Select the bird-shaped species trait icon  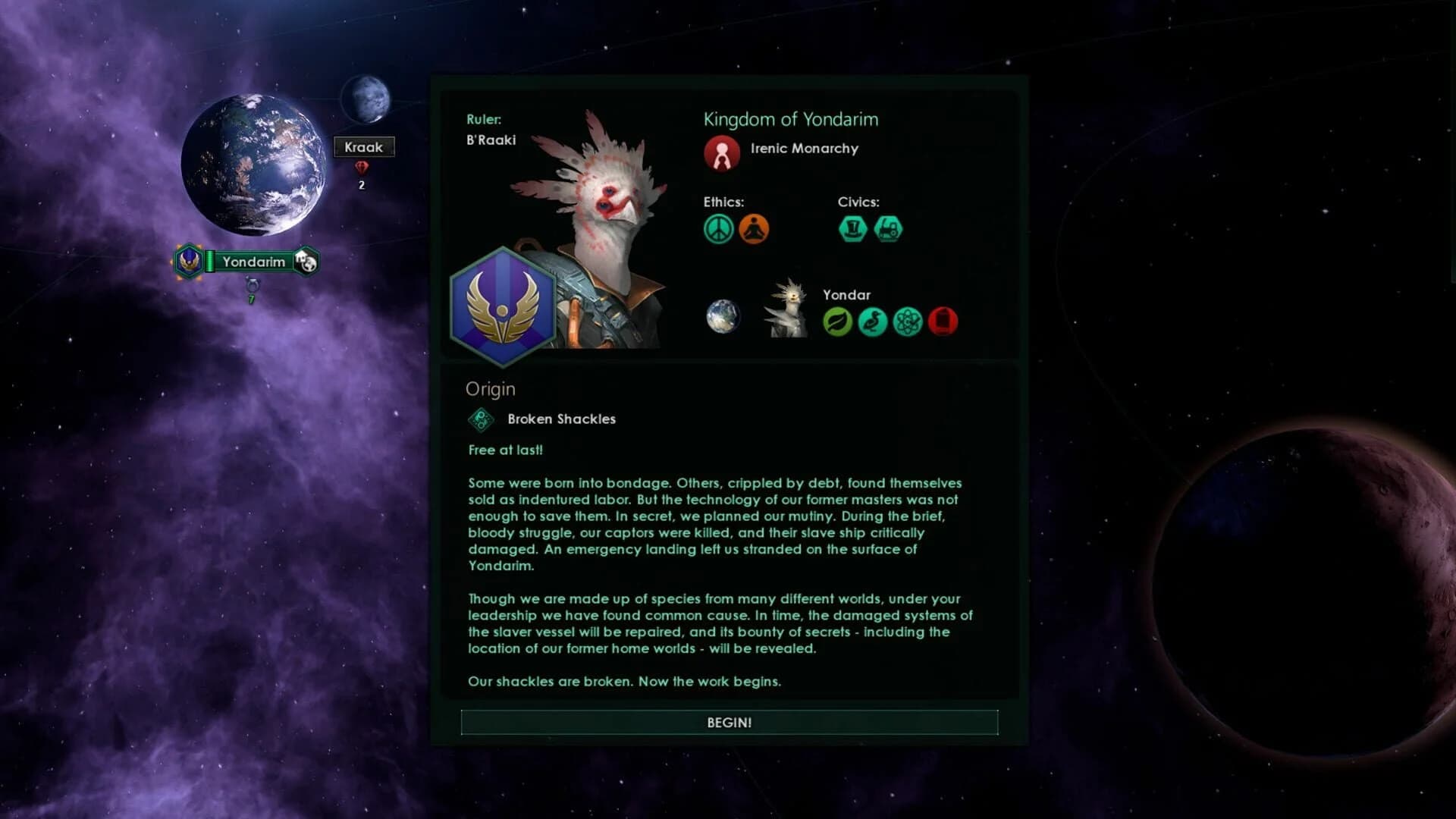point(873,321)
